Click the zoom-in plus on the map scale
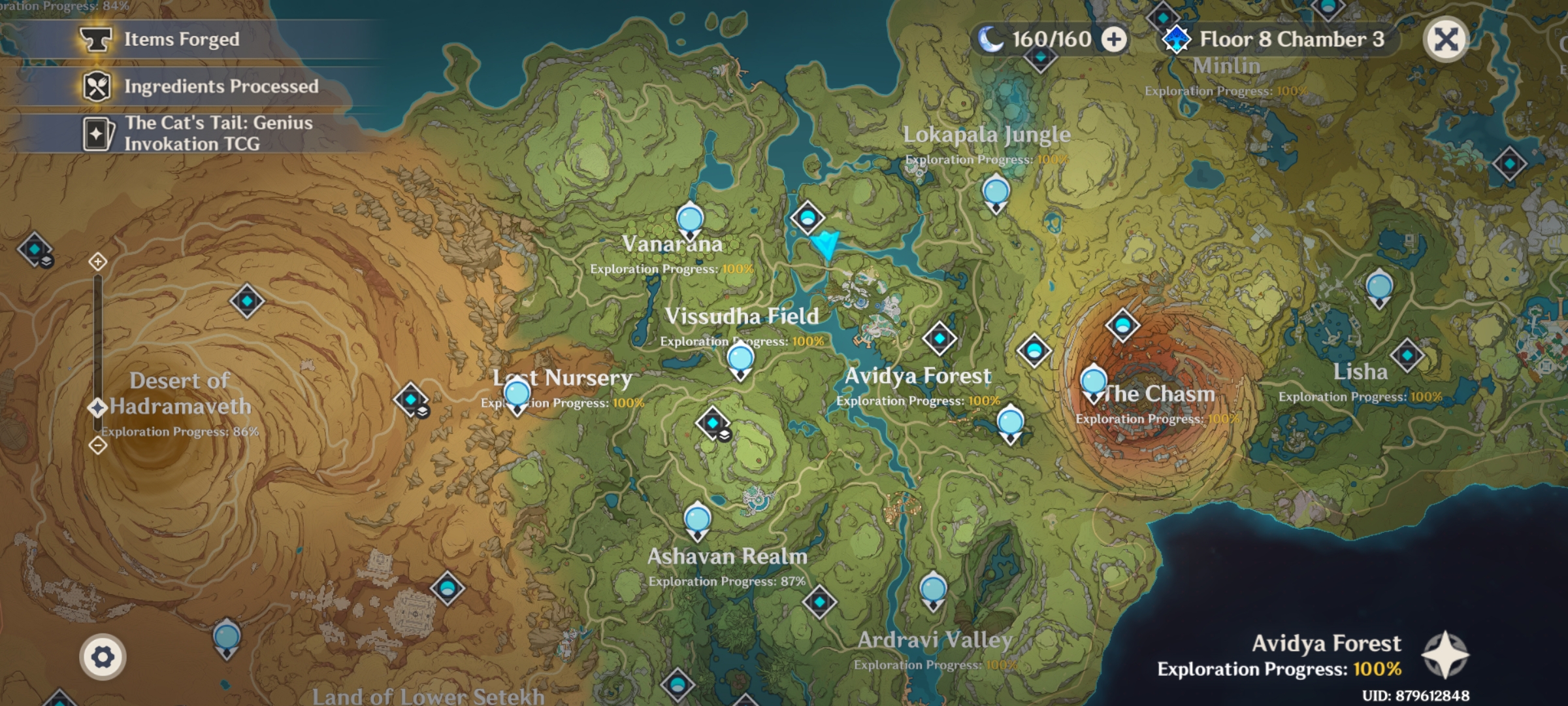Image resolution: width=1568 pixels, height=706 pixels. [x=97, y=261]
